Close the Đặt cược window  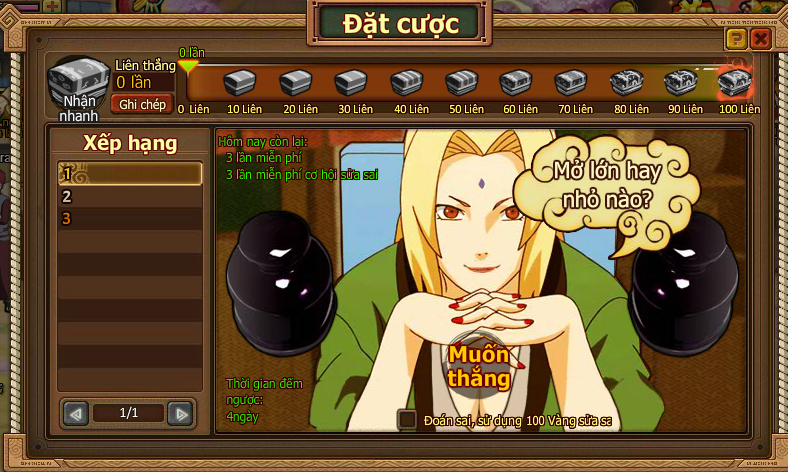tap(760, 39)
